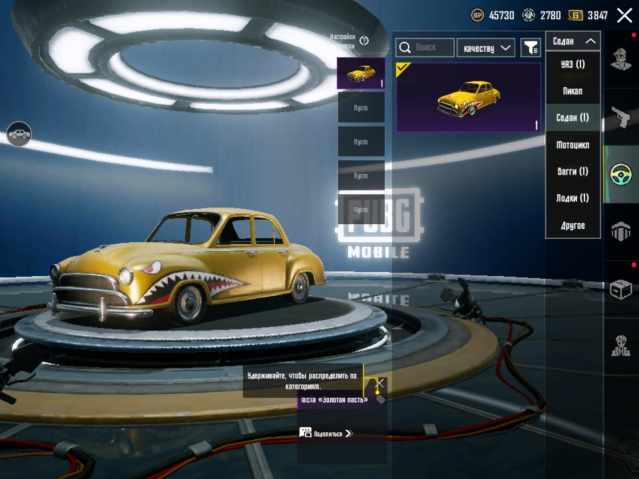Collapse the Седан category dropdown header
Image resolution: width=639 pixels, height=479 pixels.
573,41
